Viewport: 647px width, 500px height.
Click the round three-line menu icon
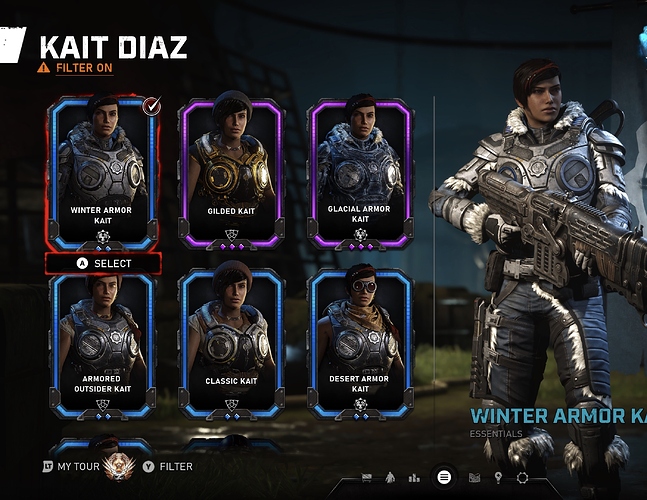tap(444, 477)
